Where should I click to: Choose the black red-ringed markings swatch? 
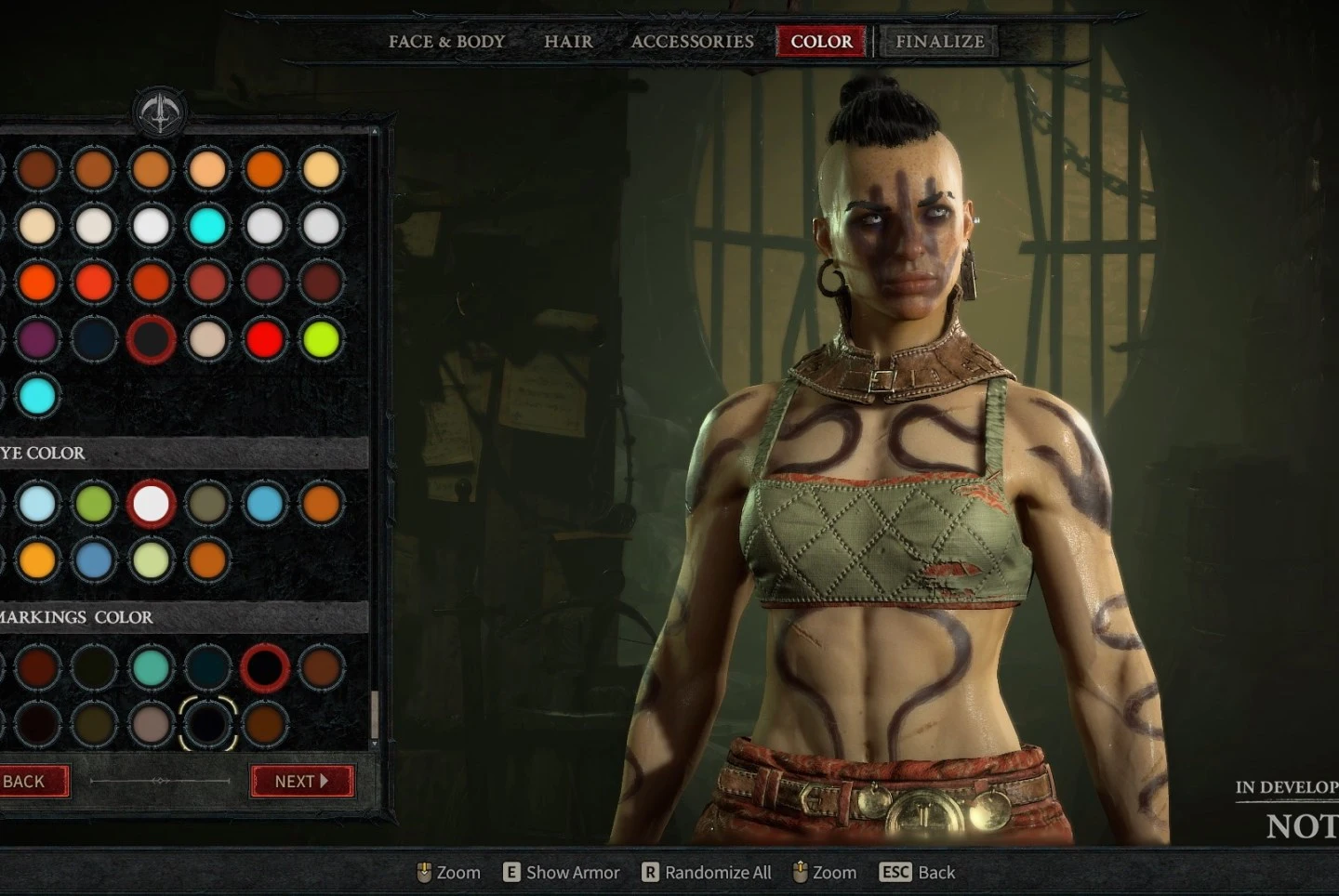point(264,667)
